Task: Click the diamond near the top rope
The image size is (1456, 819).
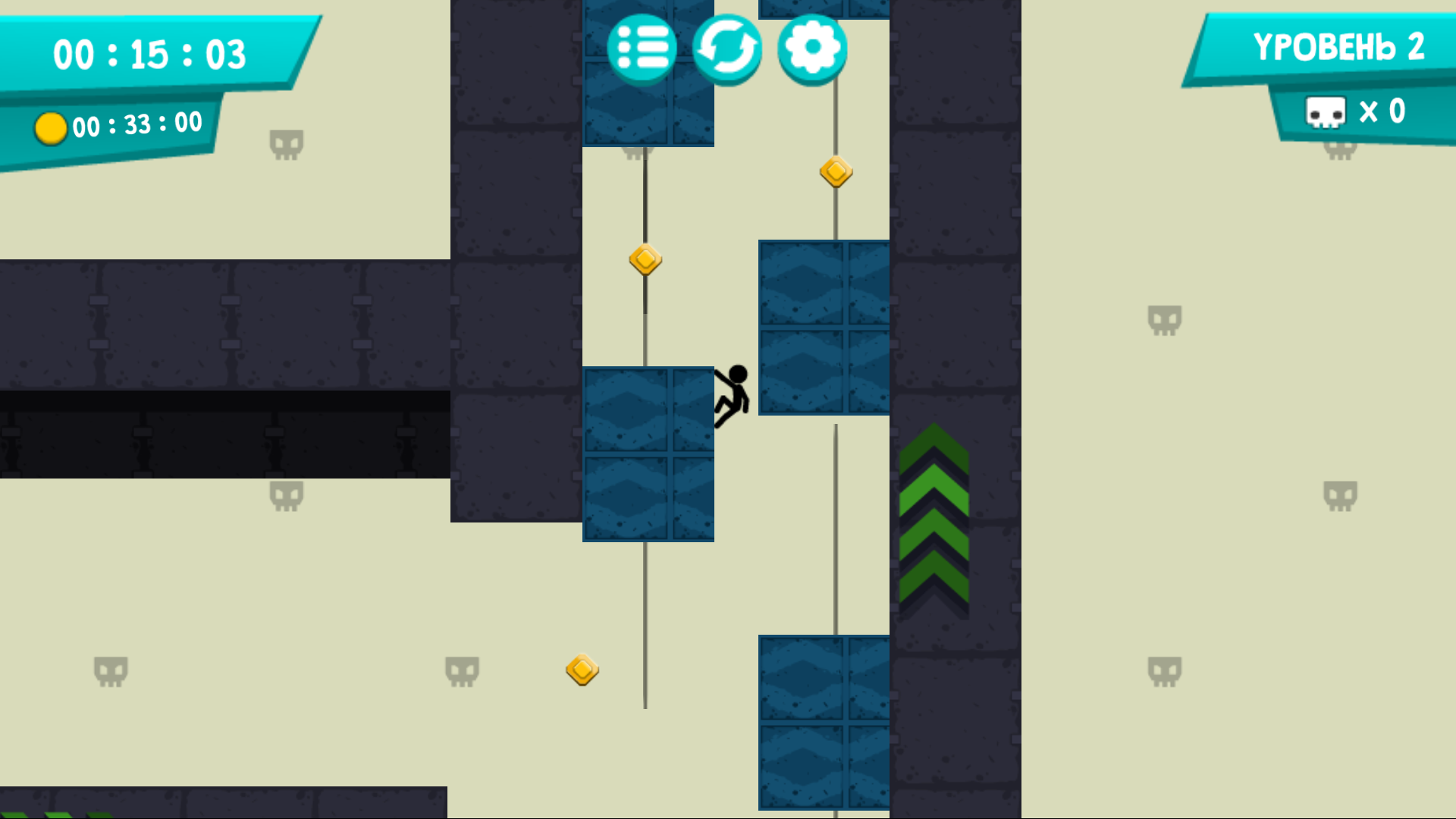Action: click(x=836, y=173)
